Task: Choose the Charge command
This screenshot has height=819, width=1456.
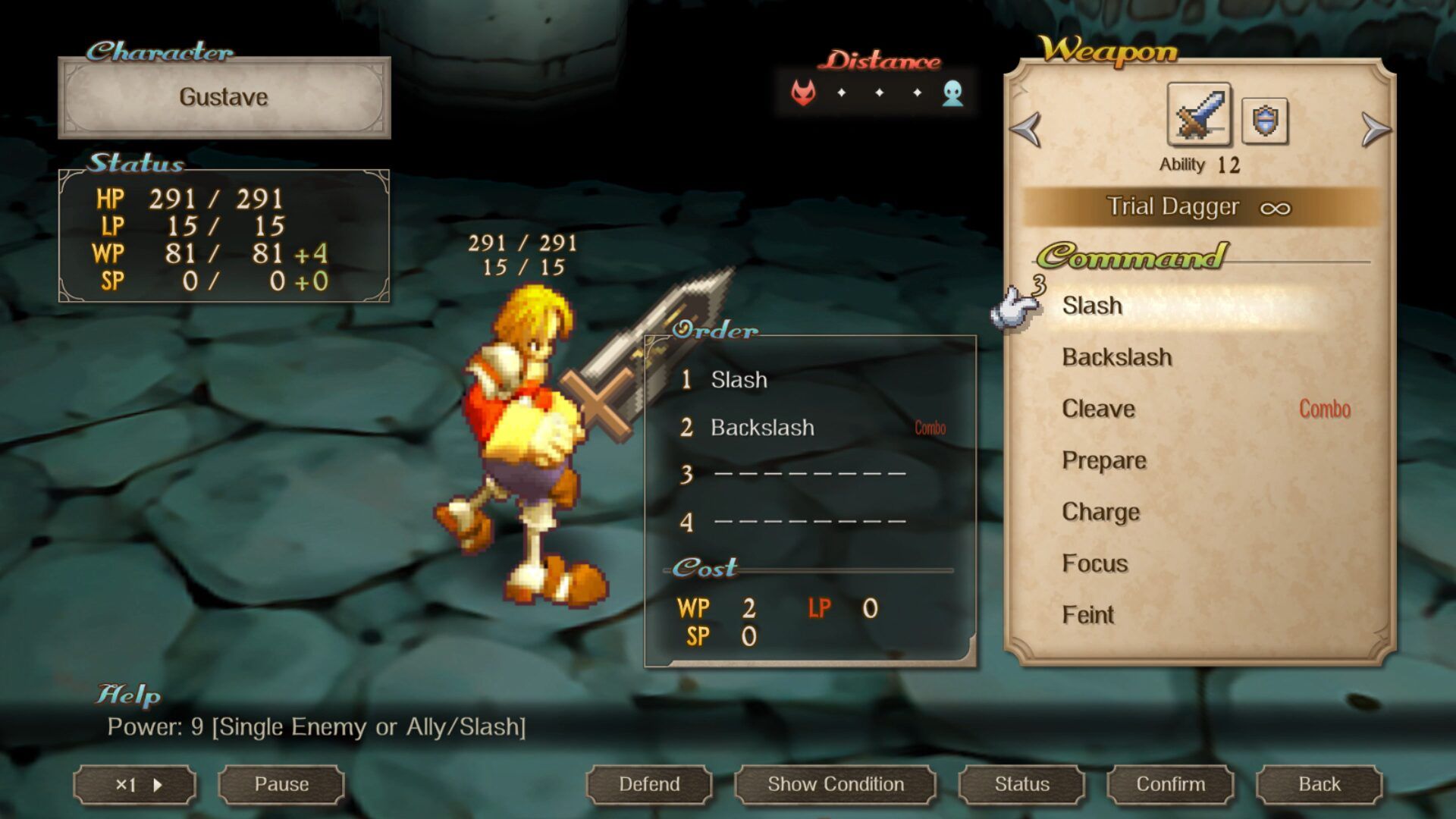Action: (x=1100, y=512)
